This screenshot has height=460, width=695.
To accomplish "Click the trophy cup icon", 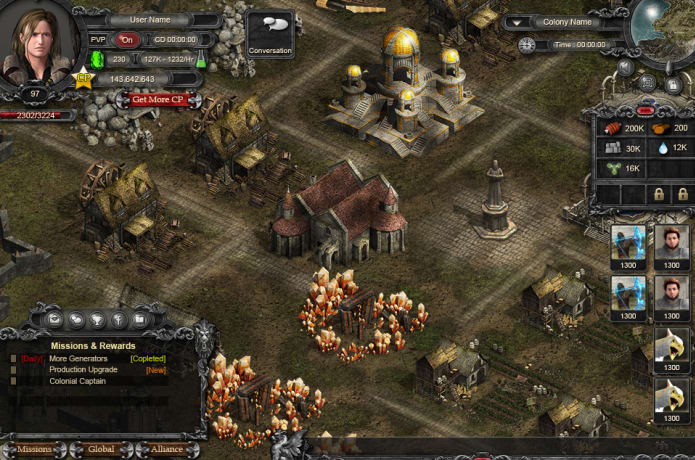I will tap(97, 319).
